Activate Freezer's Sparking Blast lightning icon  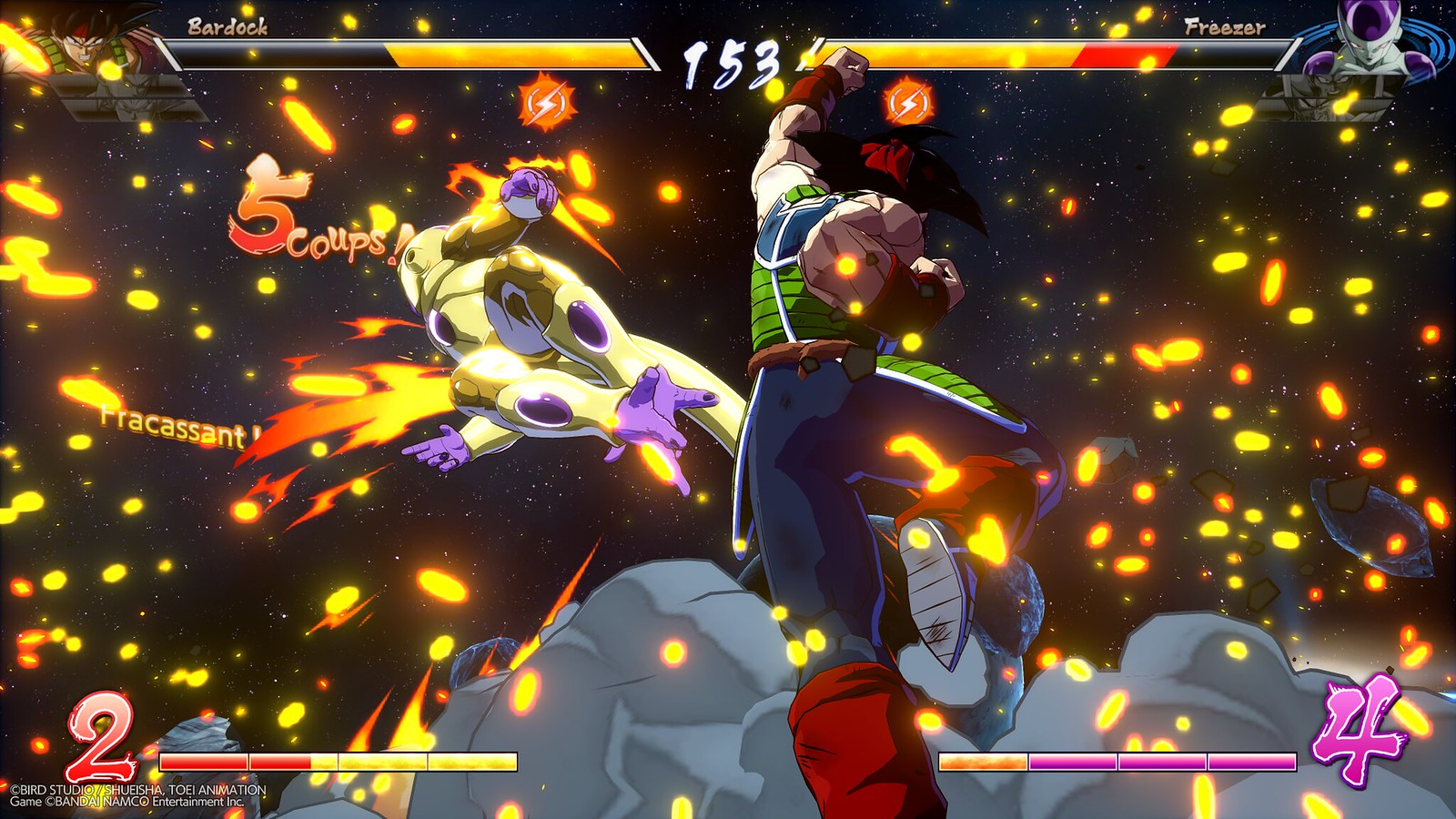(x=908, y=103)
